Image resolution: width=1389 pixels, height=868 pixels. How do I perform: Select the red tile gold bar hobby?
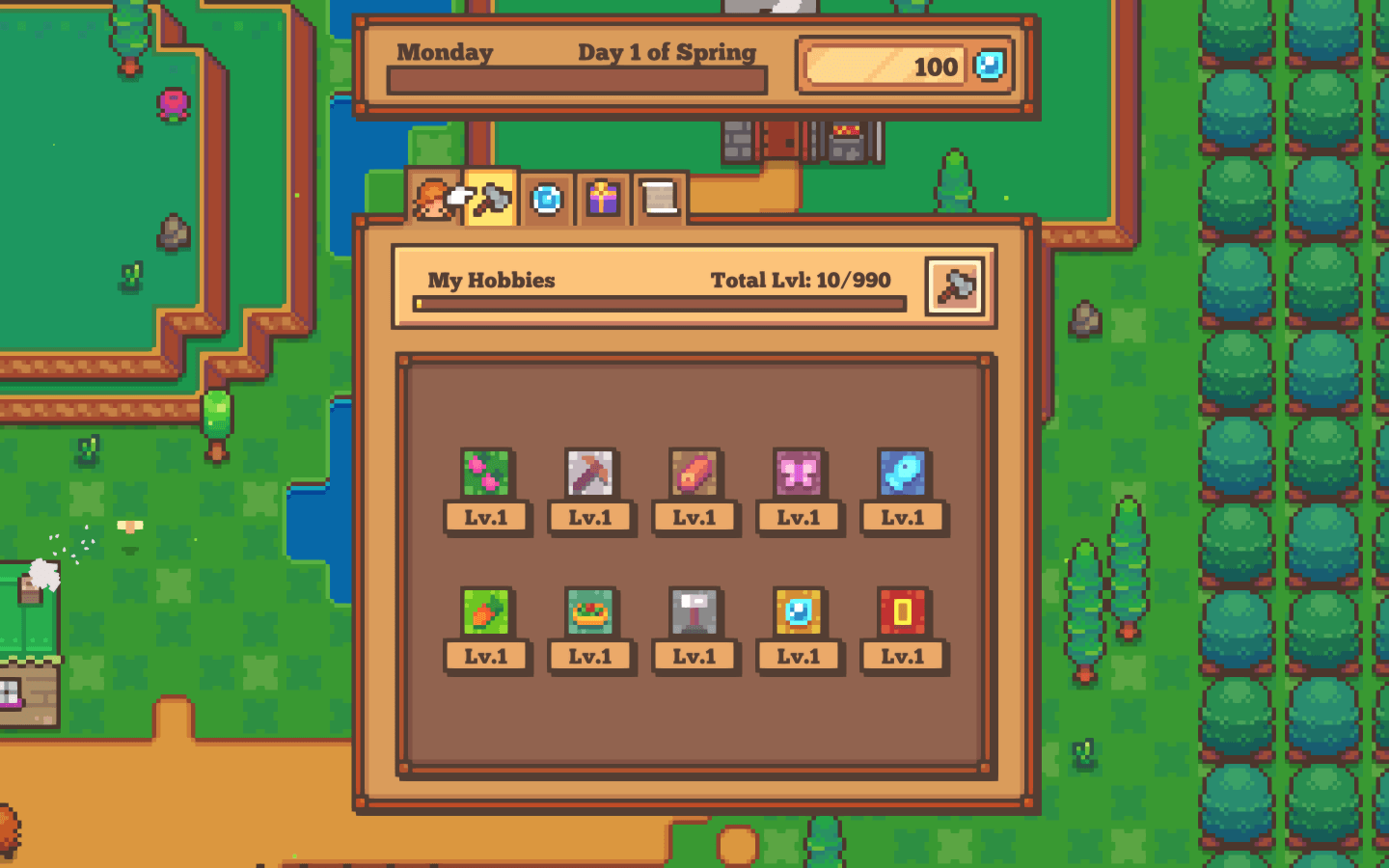pyautogui.click(x=903, y=612)
